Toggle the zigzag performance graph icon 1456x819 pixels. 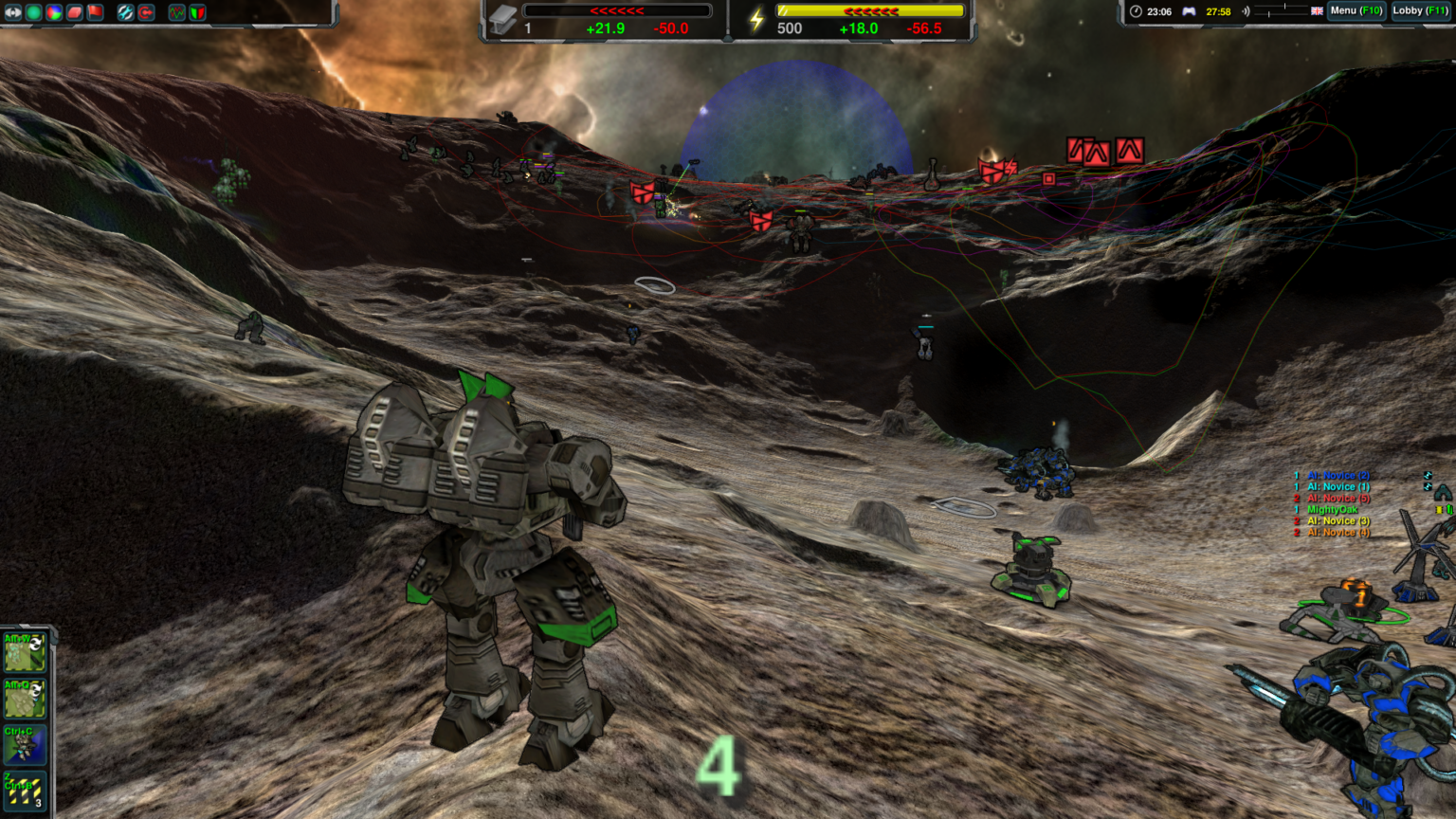(177, 12)
